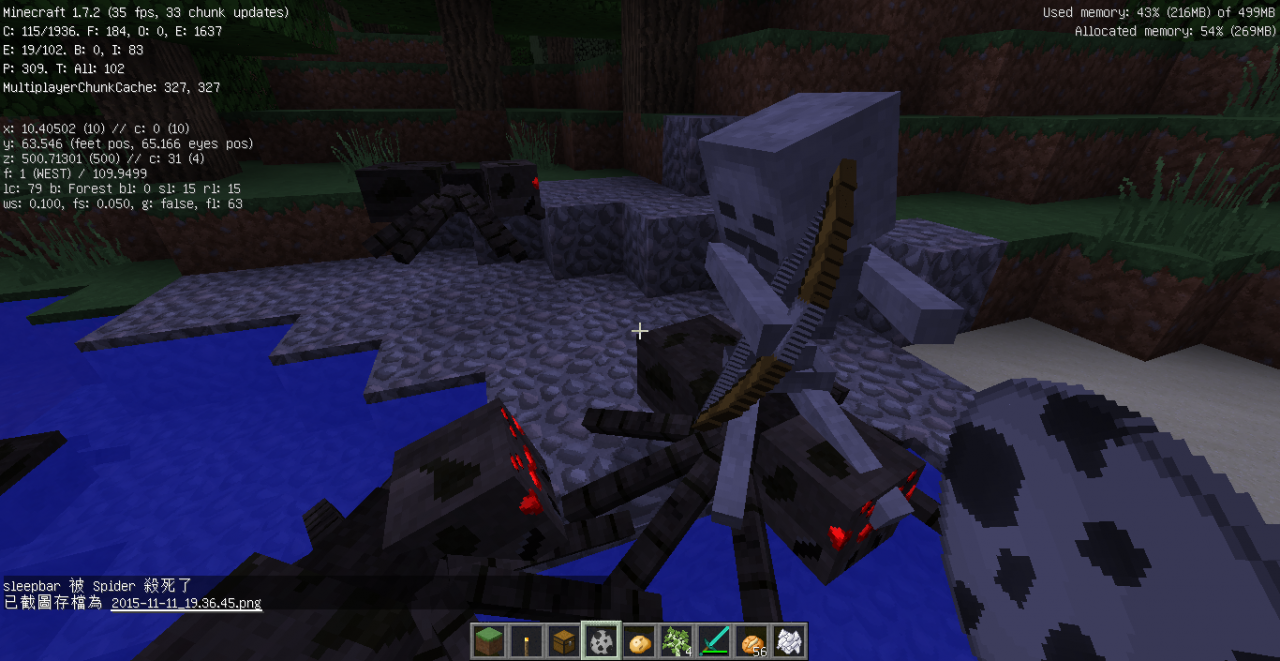
Task: Pick the baked potato hotbar slot
Action: [640, 641]
